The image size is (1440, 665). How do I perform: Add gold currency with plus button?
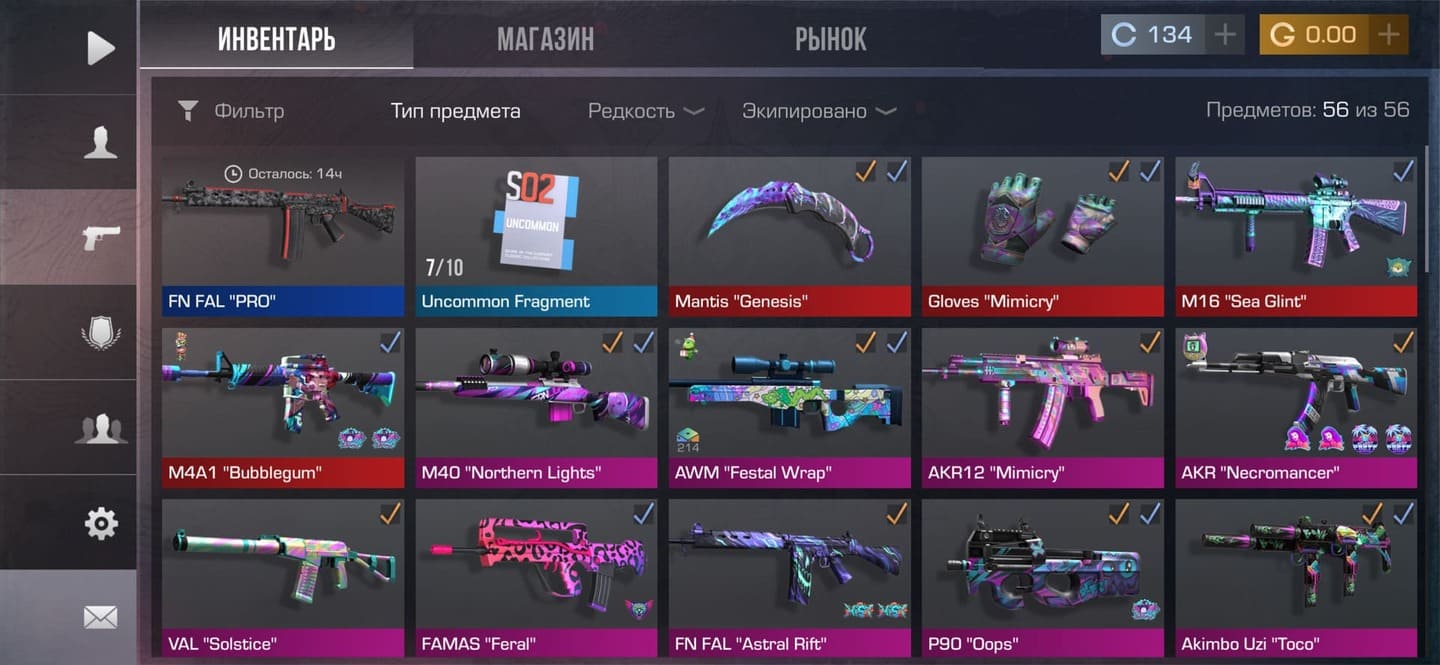[x=1388, y=35]
